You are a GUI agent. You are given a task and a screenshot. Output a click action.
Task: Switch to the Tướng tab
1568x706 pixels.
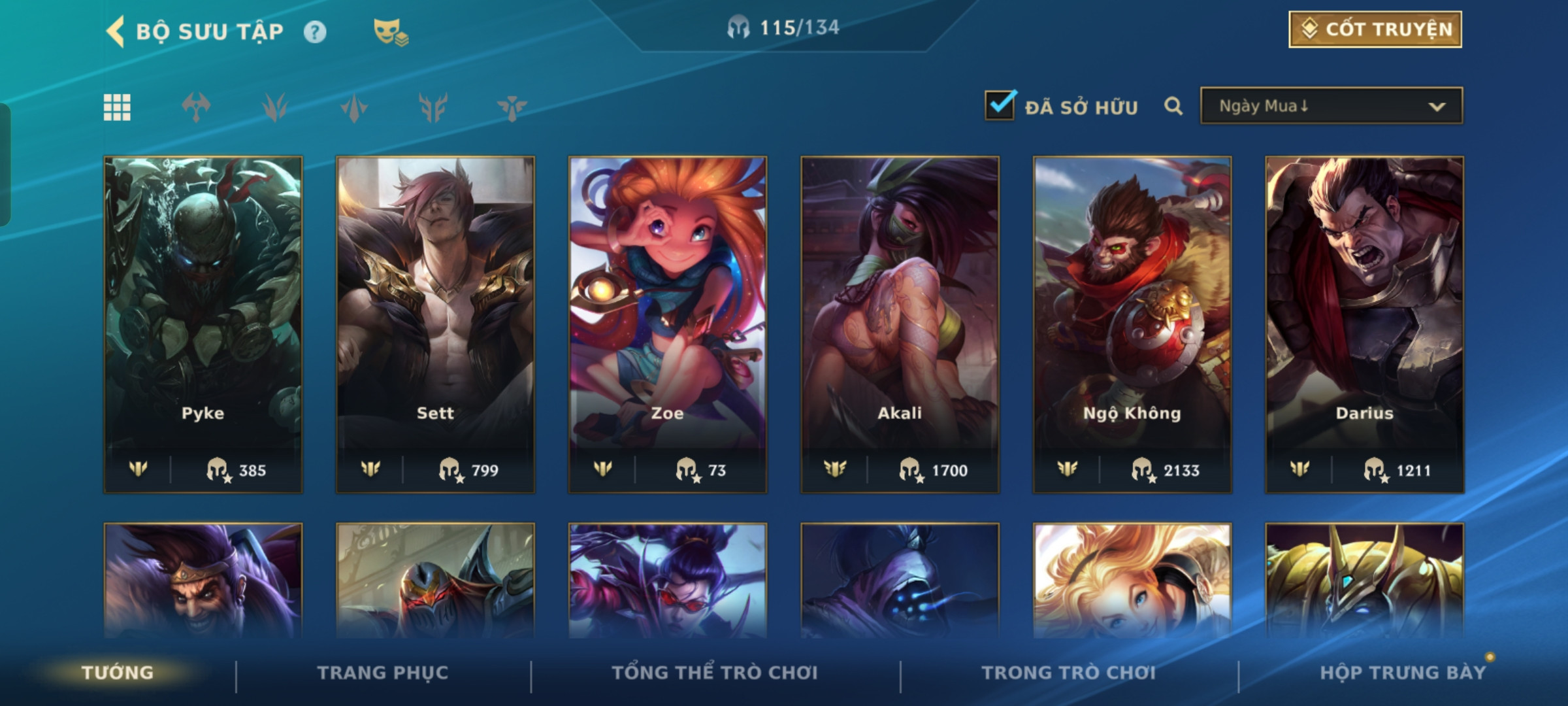[x=118, y=673]
